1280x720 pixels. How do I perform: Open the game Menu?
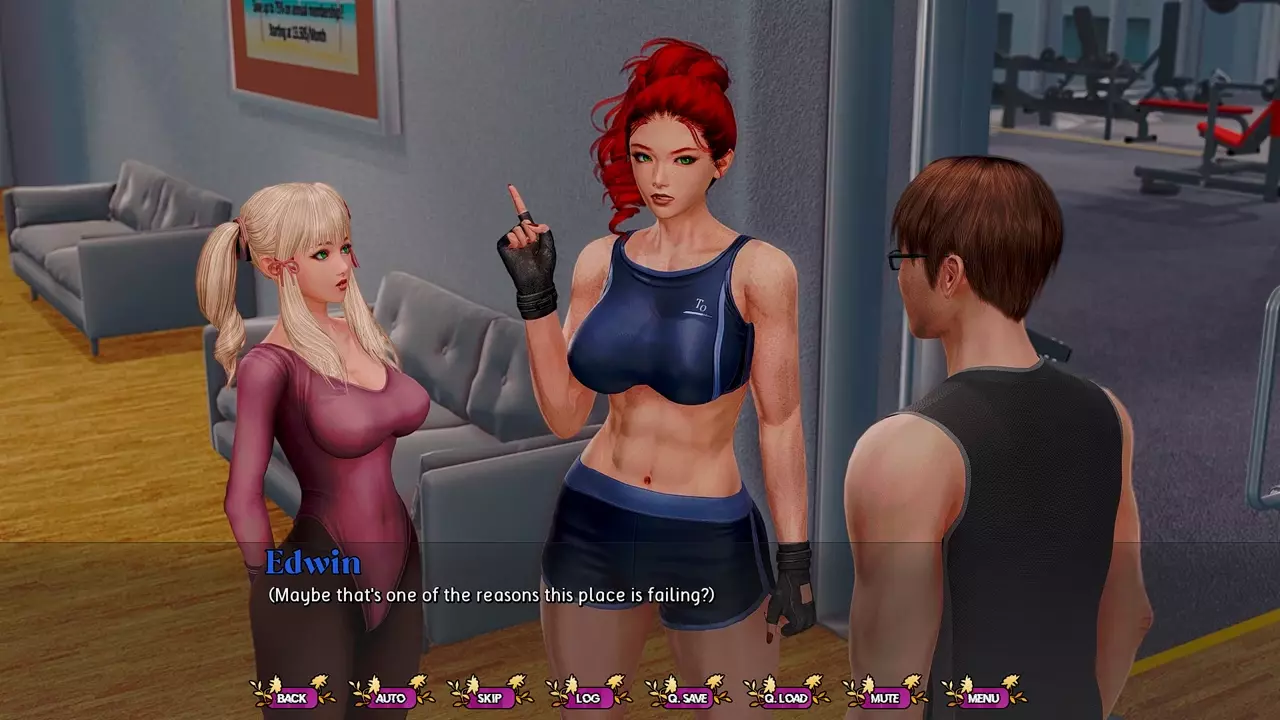click(x=983, y=697)
